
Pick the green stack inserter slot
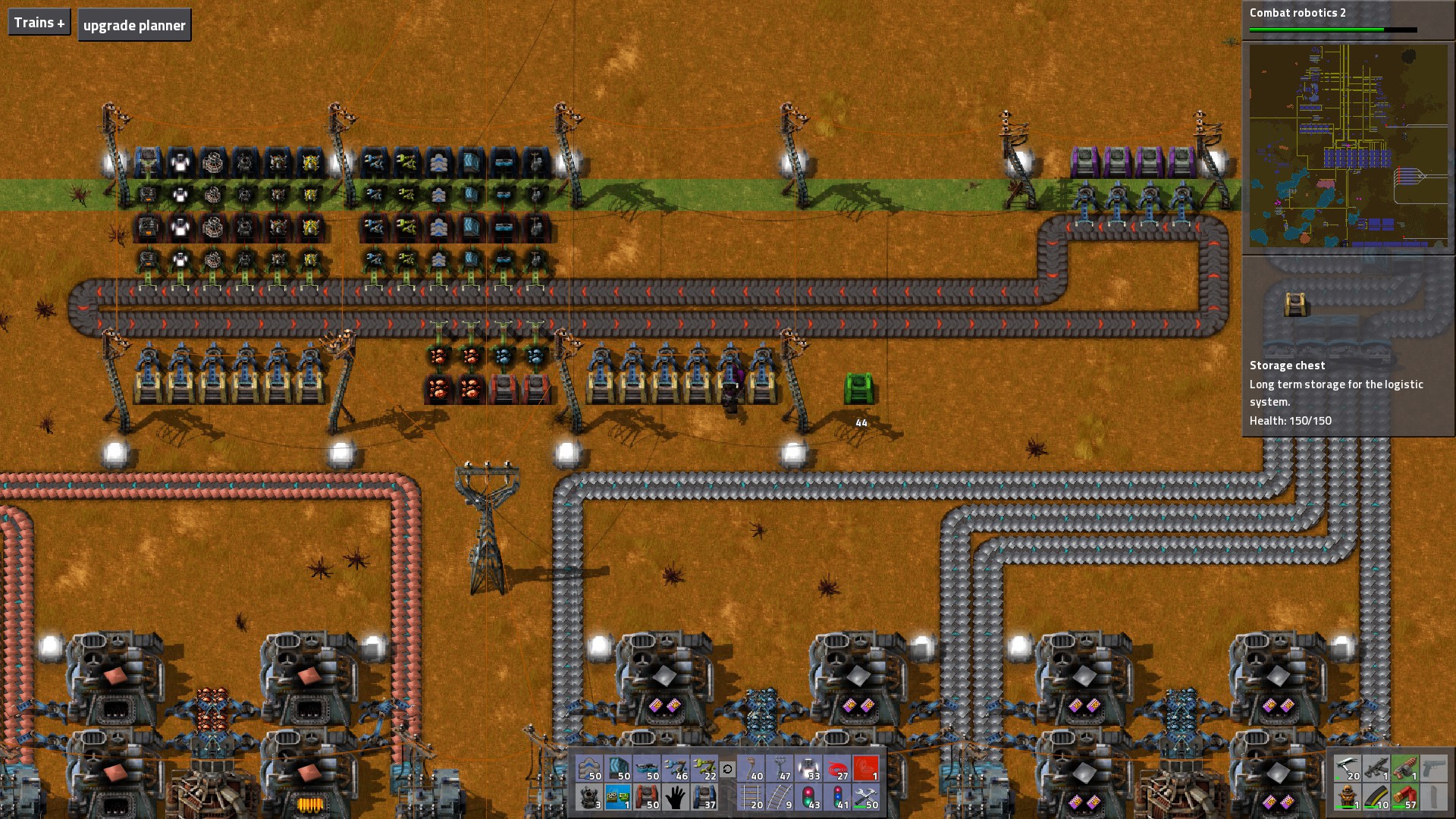pos(704,769)
